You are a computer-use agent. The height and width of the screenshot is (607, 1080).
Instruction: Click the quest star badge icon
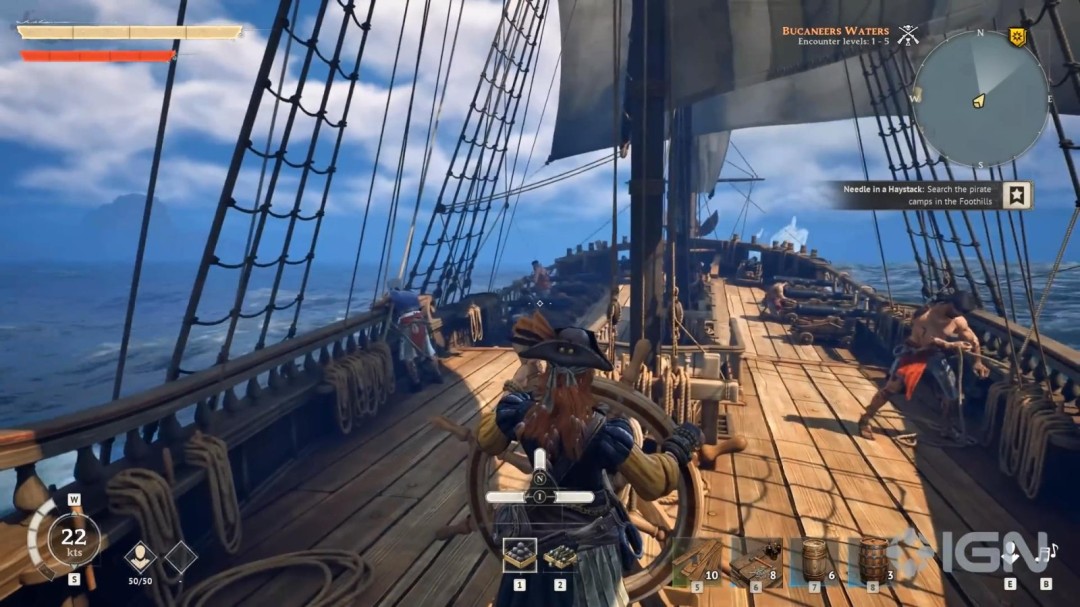(1017, 195)
